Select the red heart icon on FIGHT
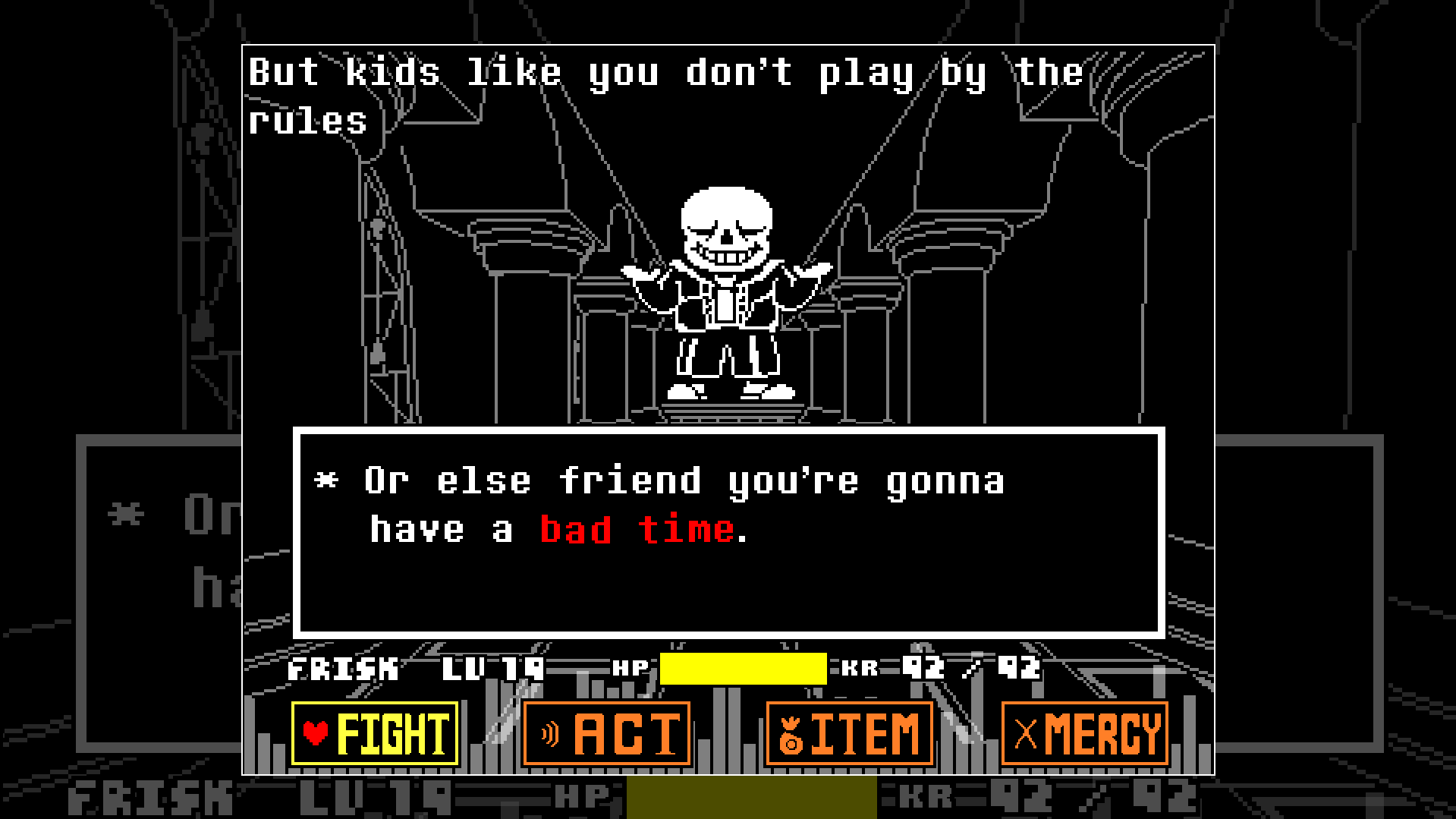 [x=316, y=732]
